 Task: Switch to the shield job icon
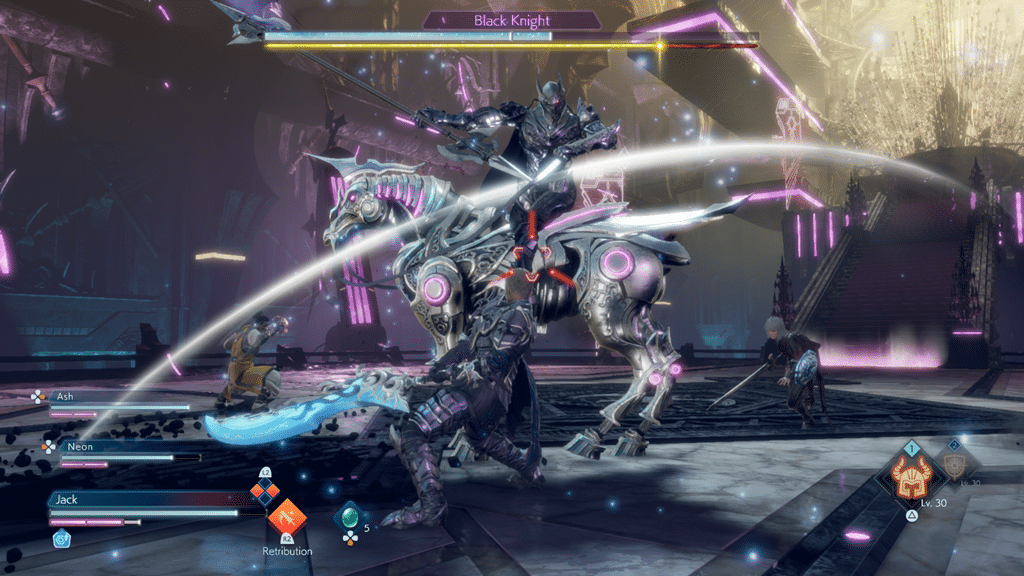(956, 465)
